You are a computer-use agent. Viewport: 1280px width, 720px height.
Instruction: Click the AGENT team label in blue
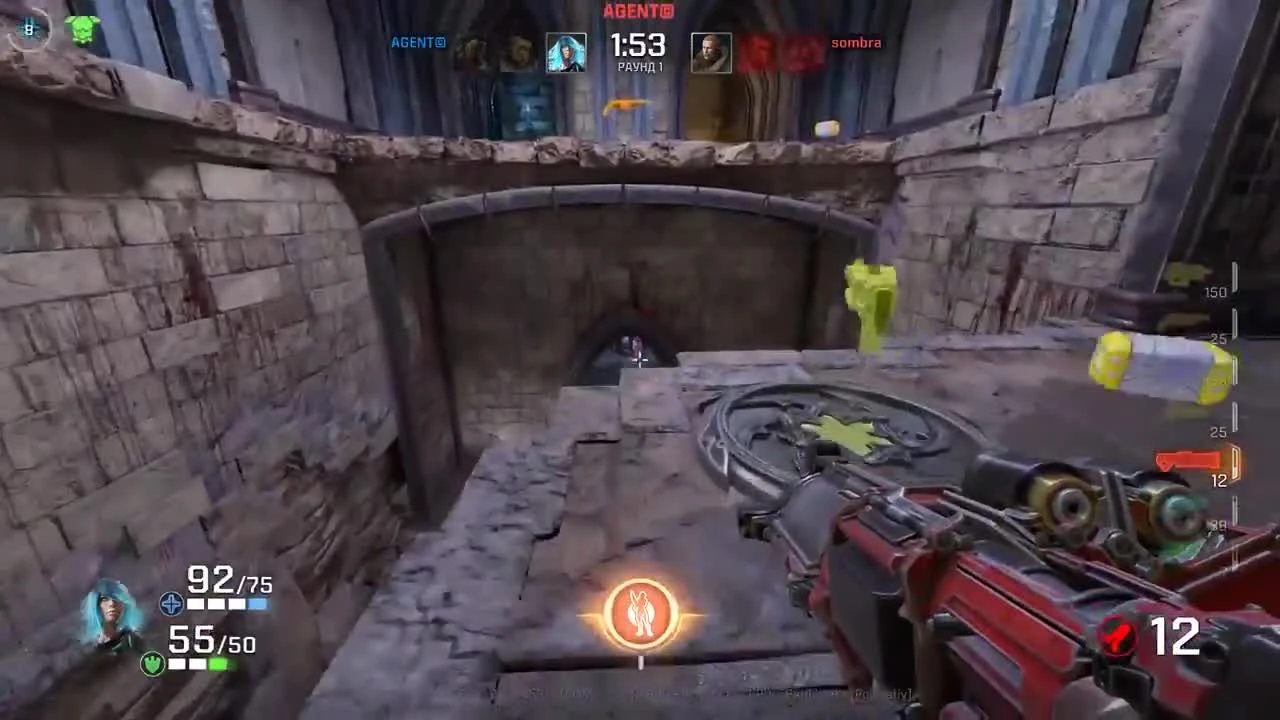(x=417, y=43)
